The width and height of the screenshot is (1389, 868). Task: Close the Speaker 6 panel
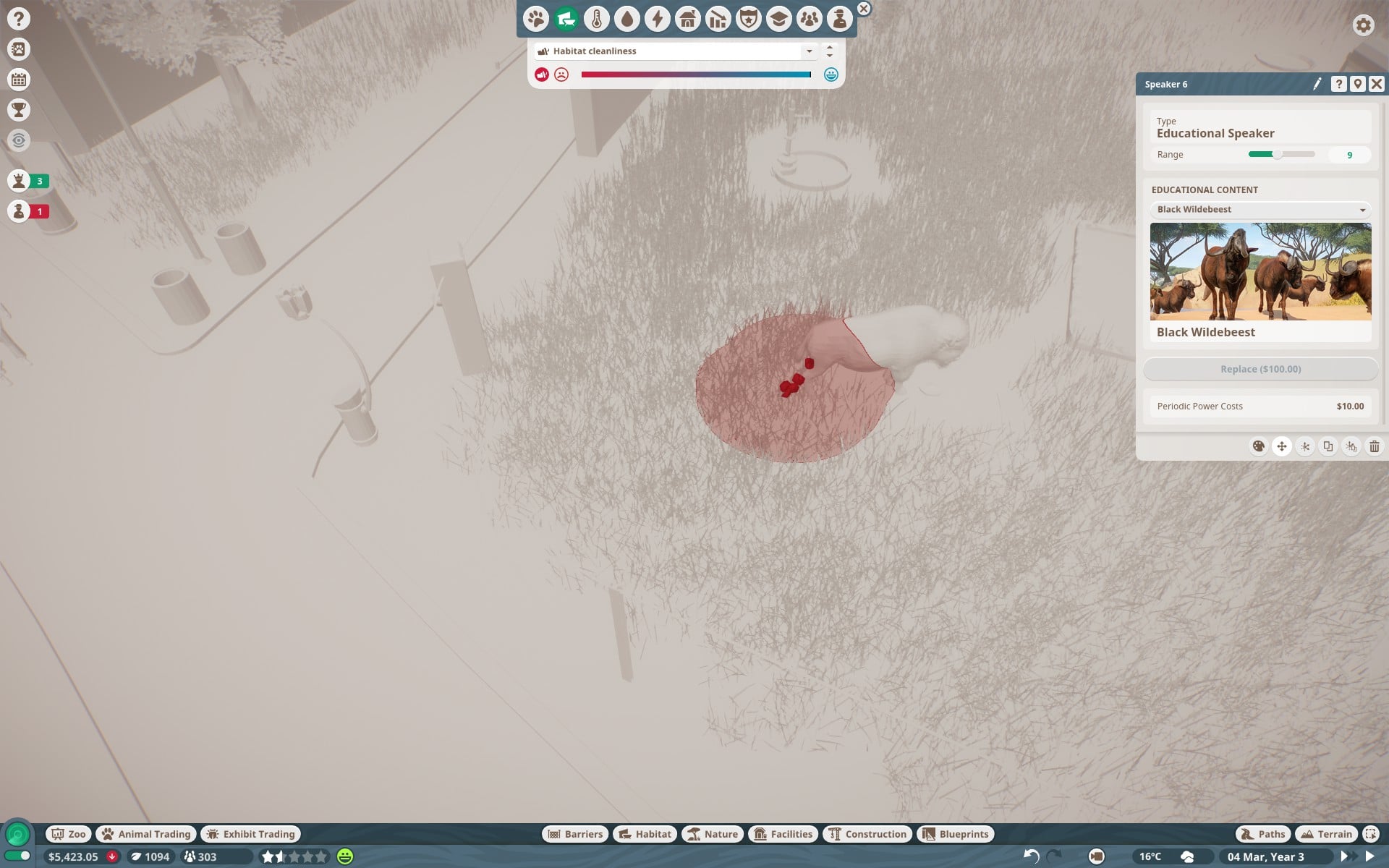1376,84
